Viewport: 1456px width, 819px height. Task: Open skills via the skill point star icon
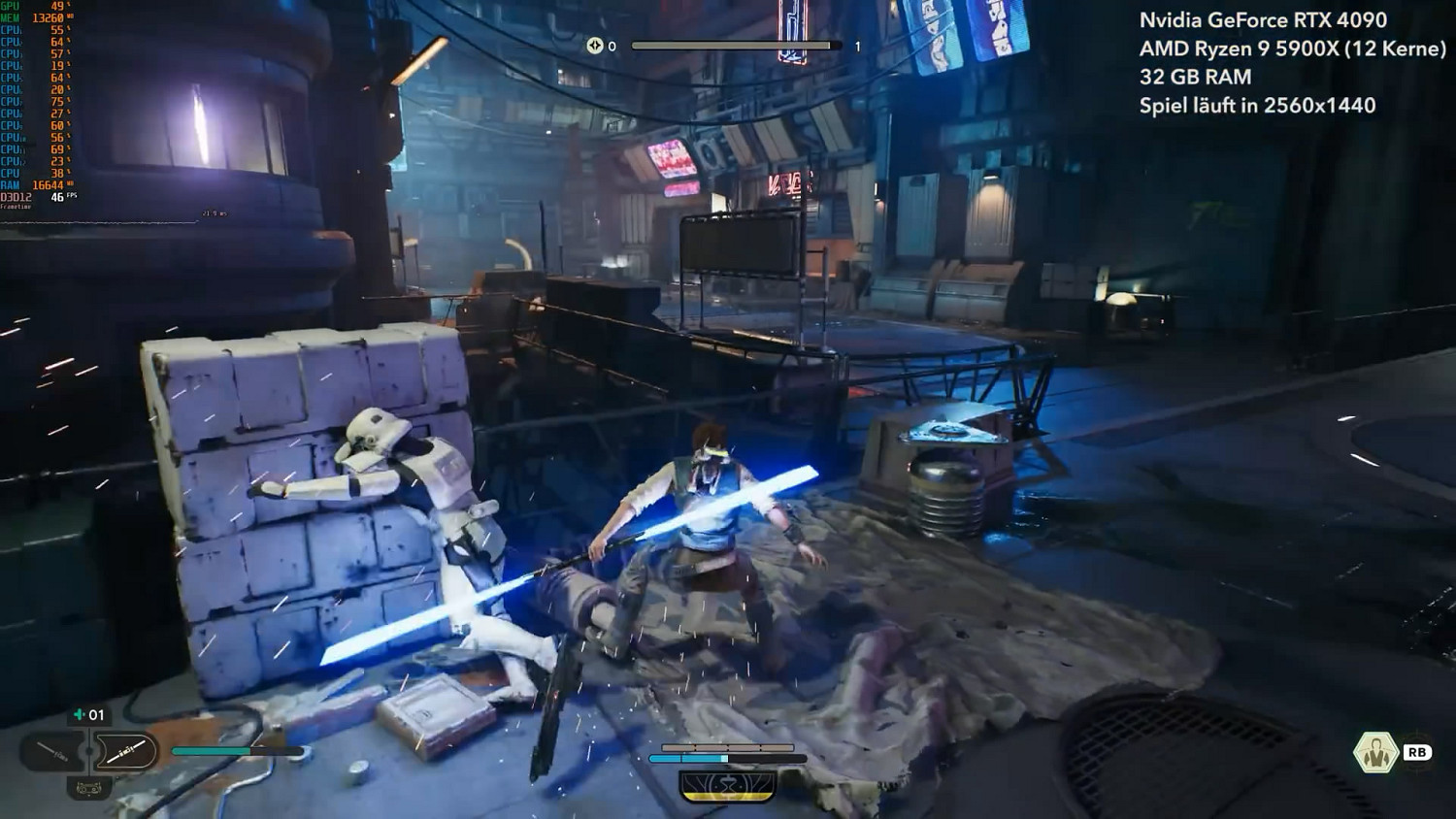tap(594, 46)
